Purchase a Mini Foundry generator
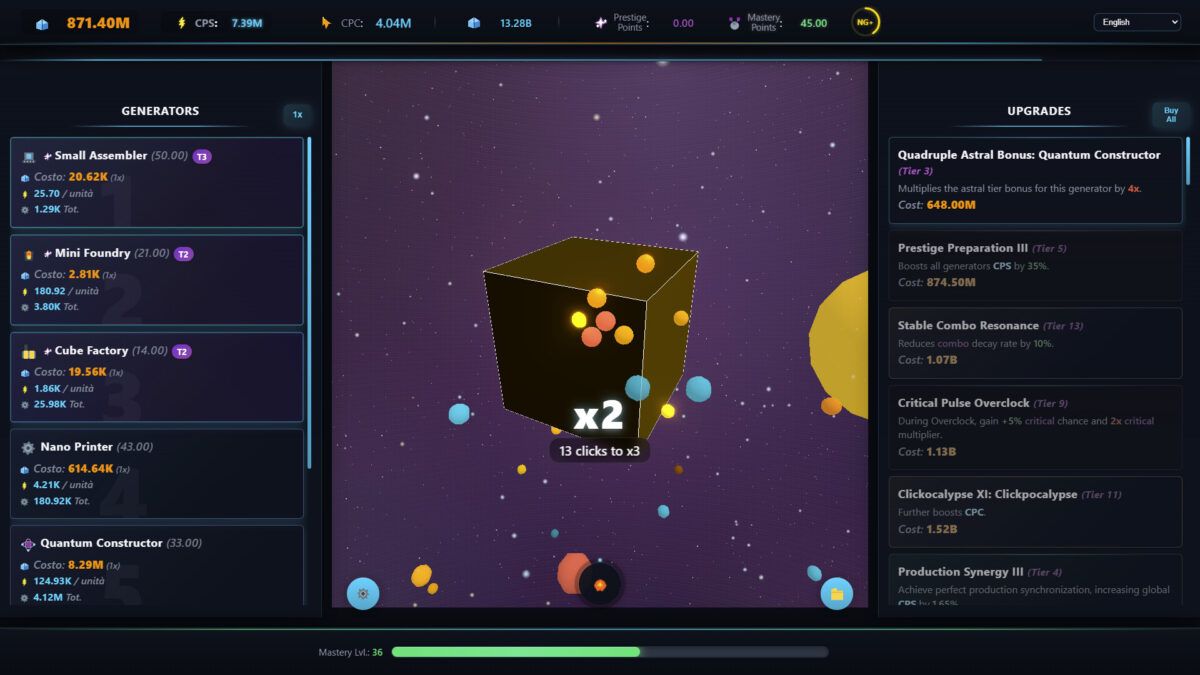This screenshot has height=675, width=1200. pos(157,279)
